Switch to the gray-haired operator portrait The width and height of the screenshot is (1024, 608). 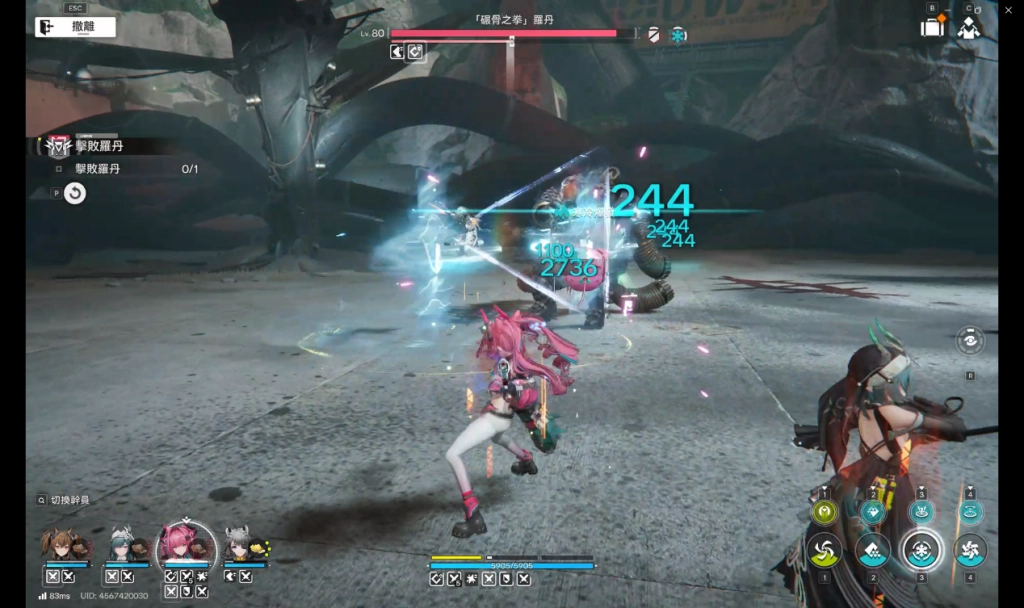(x=241, y=546)
